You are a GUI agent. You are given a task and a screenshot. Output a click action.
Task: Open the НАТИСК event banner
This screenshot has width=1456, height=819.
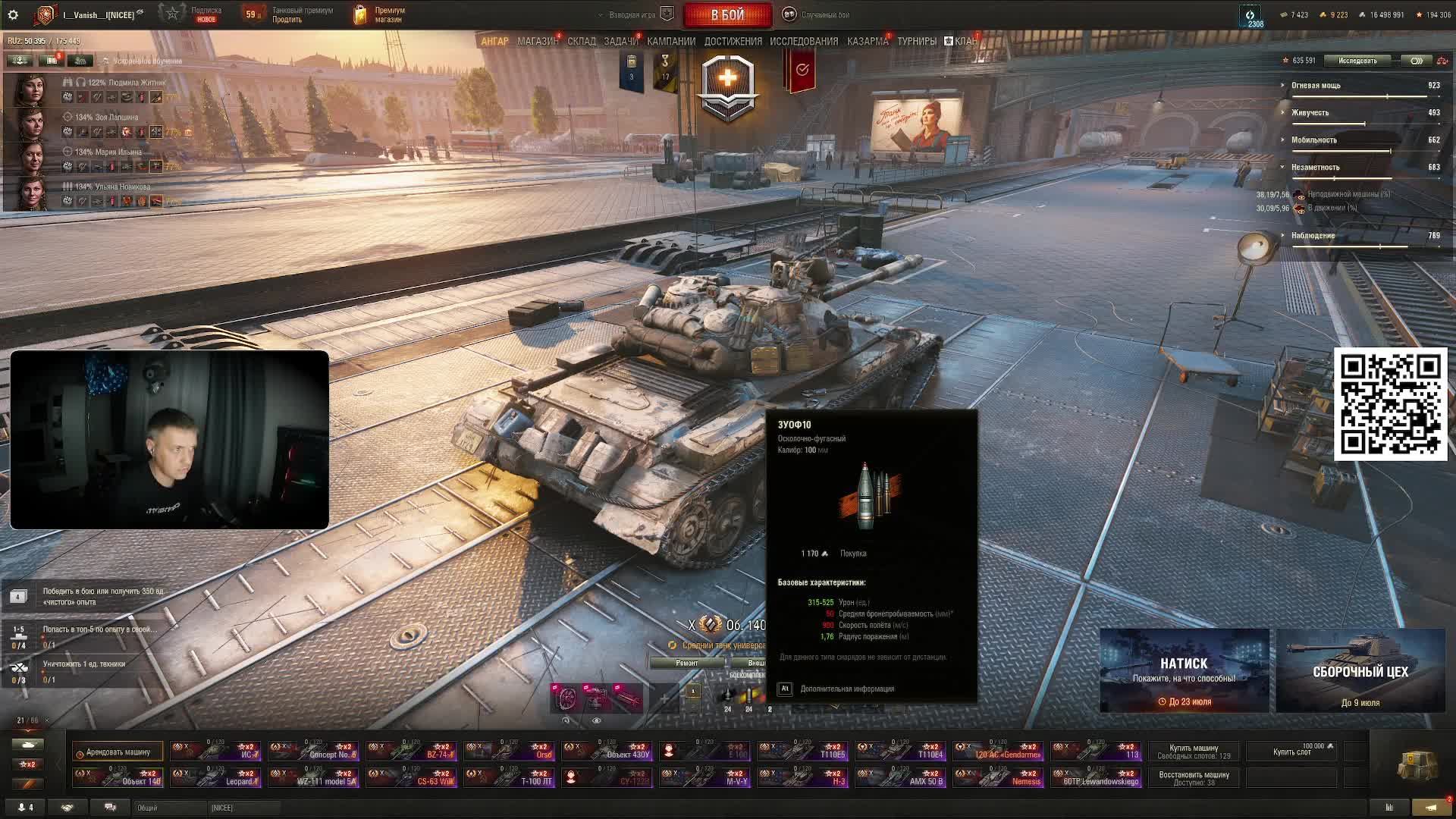[x=1184, y=670]
